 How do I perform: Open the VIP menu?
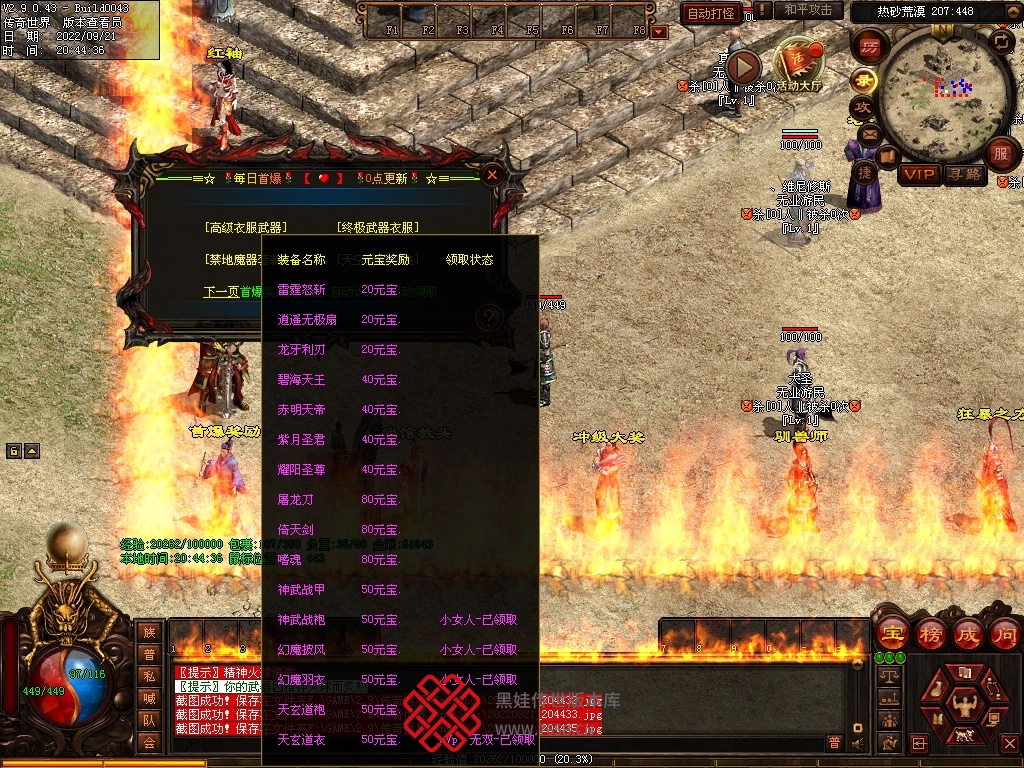[919, 175]
